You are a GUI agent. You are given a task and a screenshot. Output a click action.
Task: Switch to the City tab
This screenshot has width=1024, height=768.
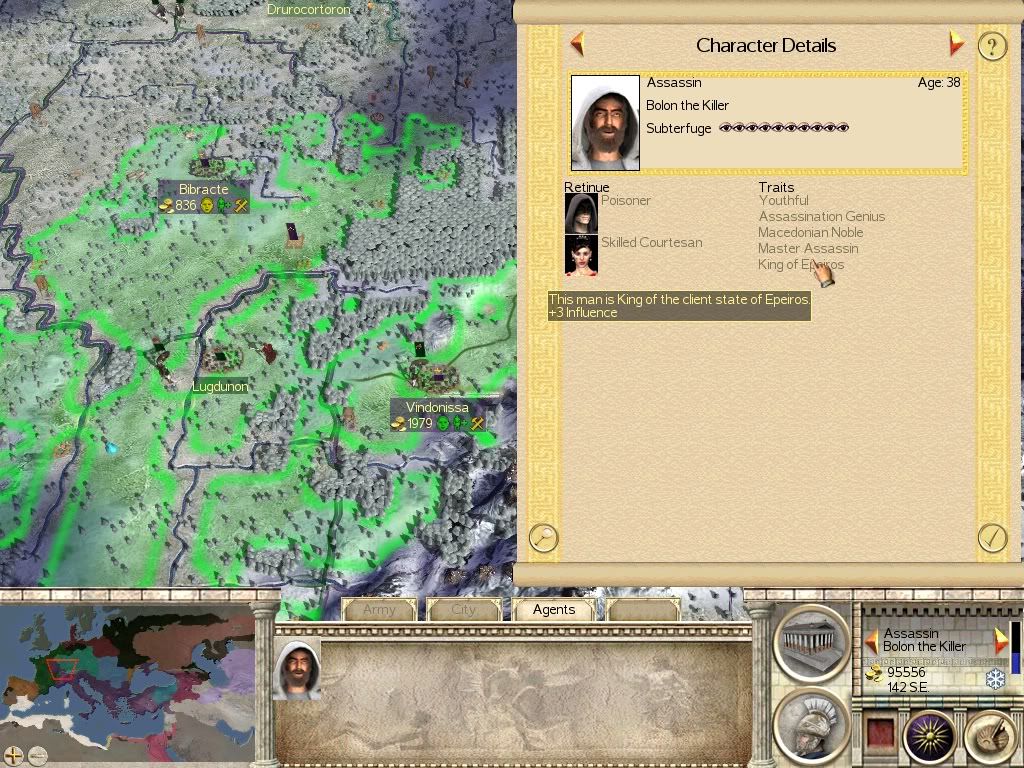464,609
